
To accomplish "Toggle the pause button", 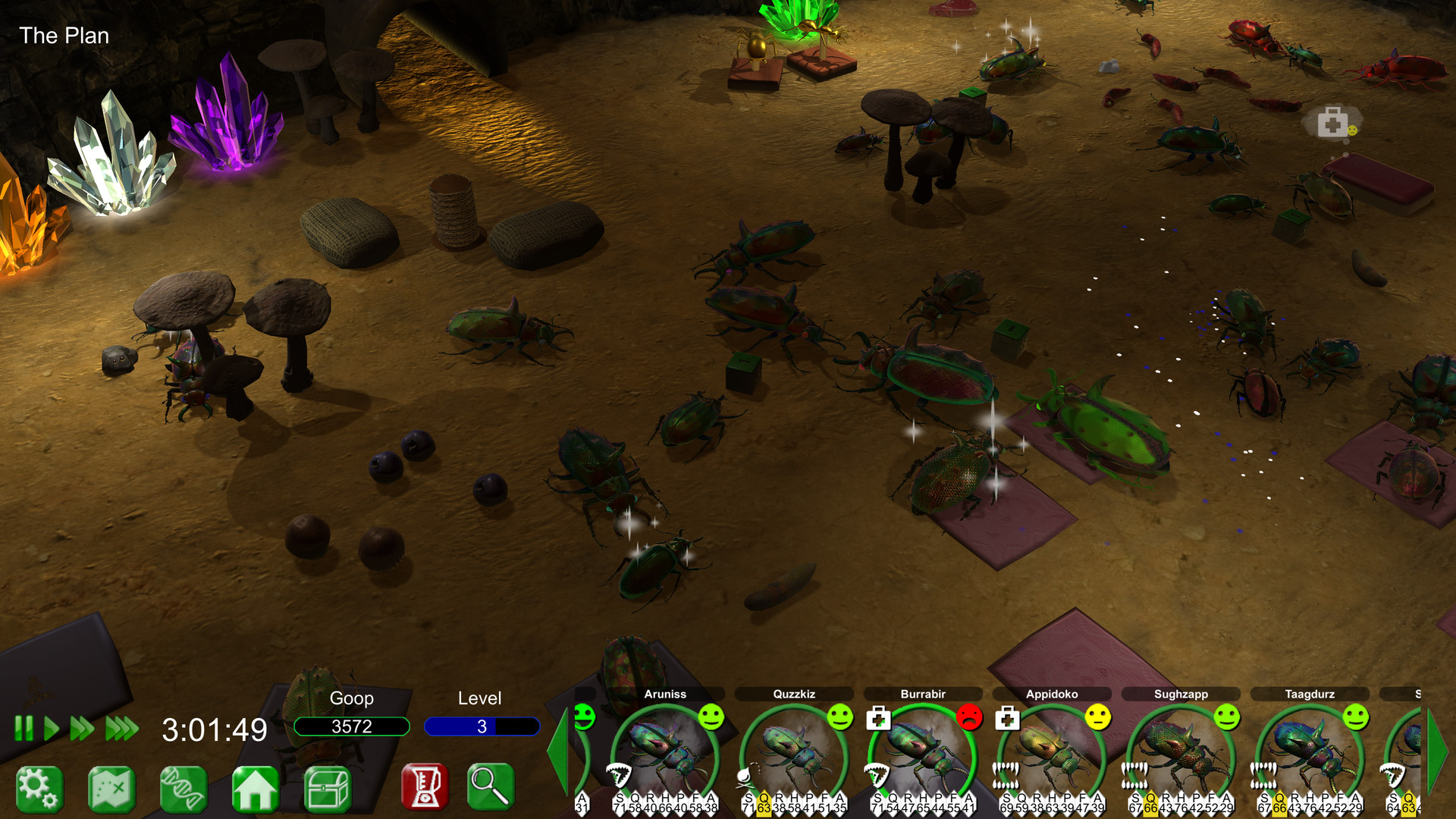I will [25, 726].
